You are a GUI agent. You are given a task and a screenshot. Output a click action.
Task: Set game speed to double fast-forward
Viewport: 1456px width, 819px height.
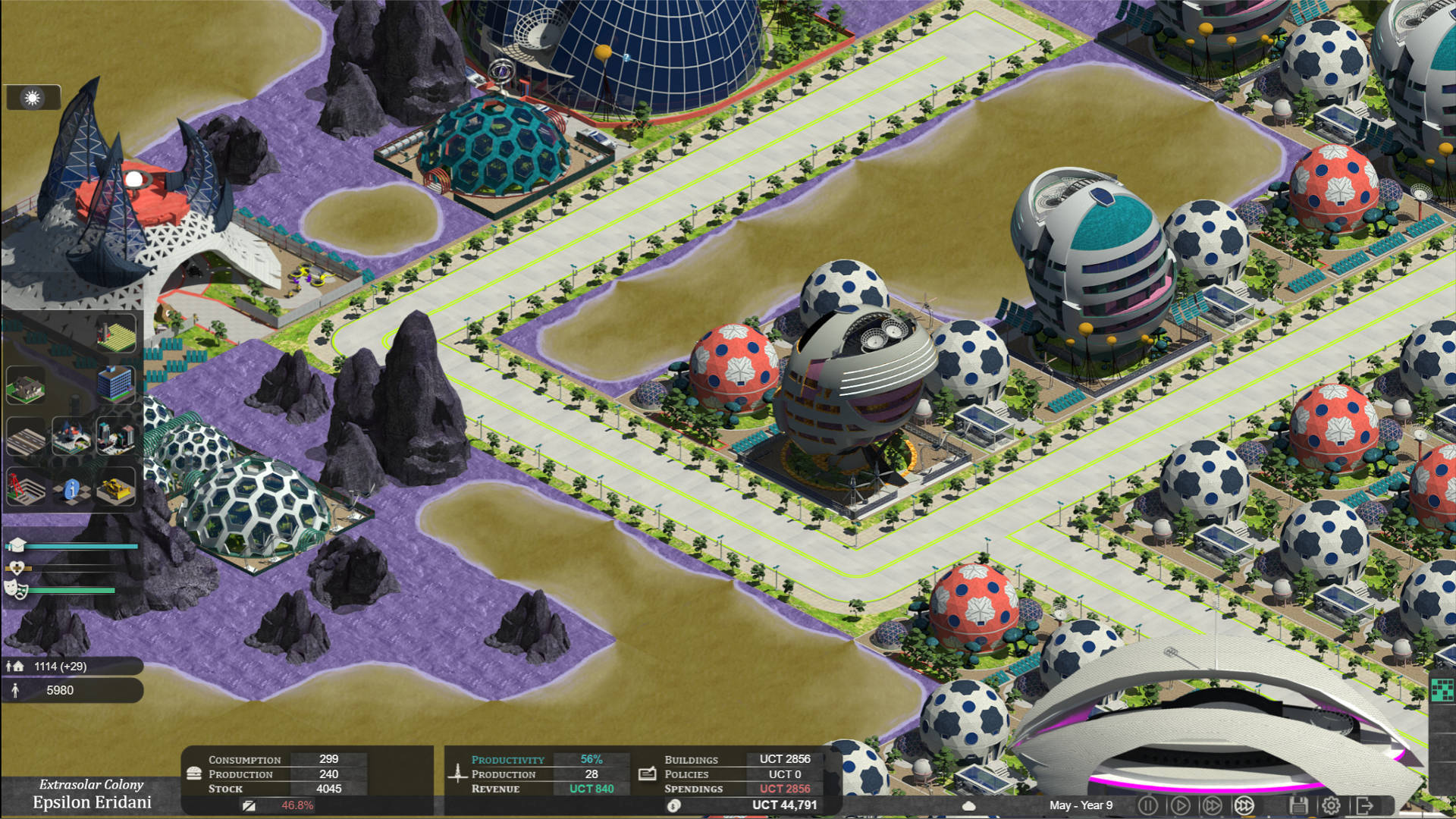(1213, 805)
